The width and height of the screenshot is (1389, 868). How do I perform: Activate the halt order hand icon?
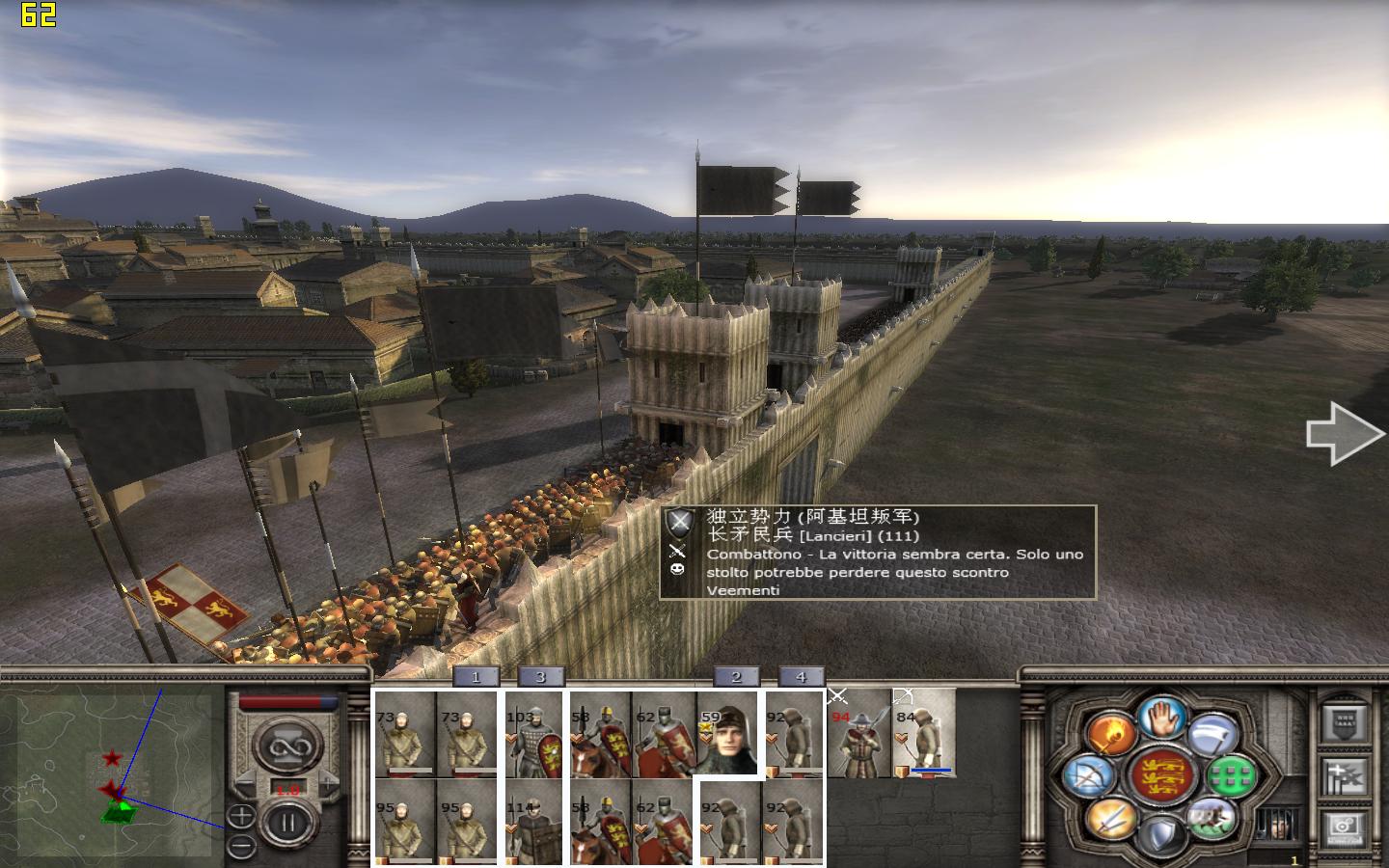coord(1160,718)
